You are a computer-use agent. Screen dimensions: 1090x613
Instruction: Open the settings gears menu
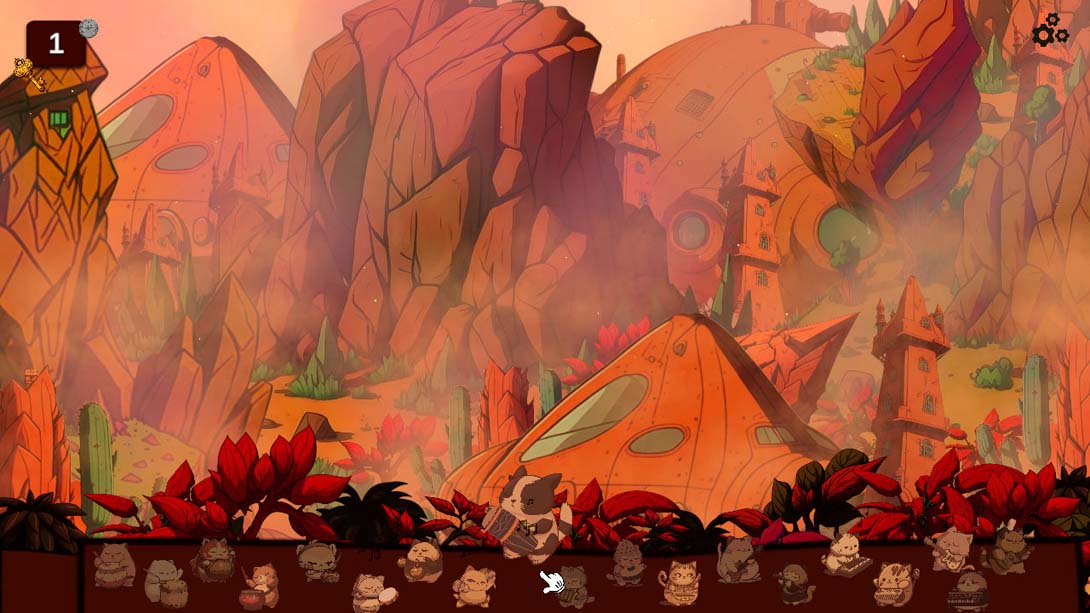[1050, 31]
